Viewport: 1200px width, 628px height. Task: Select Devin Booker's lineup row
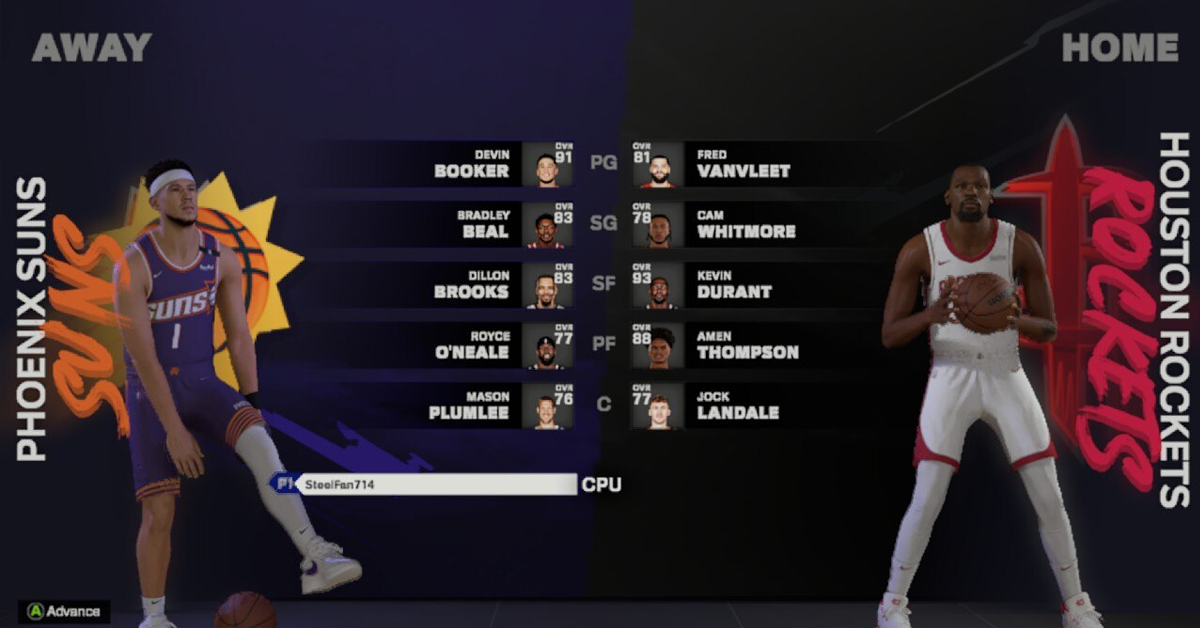click(x=472, y=164)
